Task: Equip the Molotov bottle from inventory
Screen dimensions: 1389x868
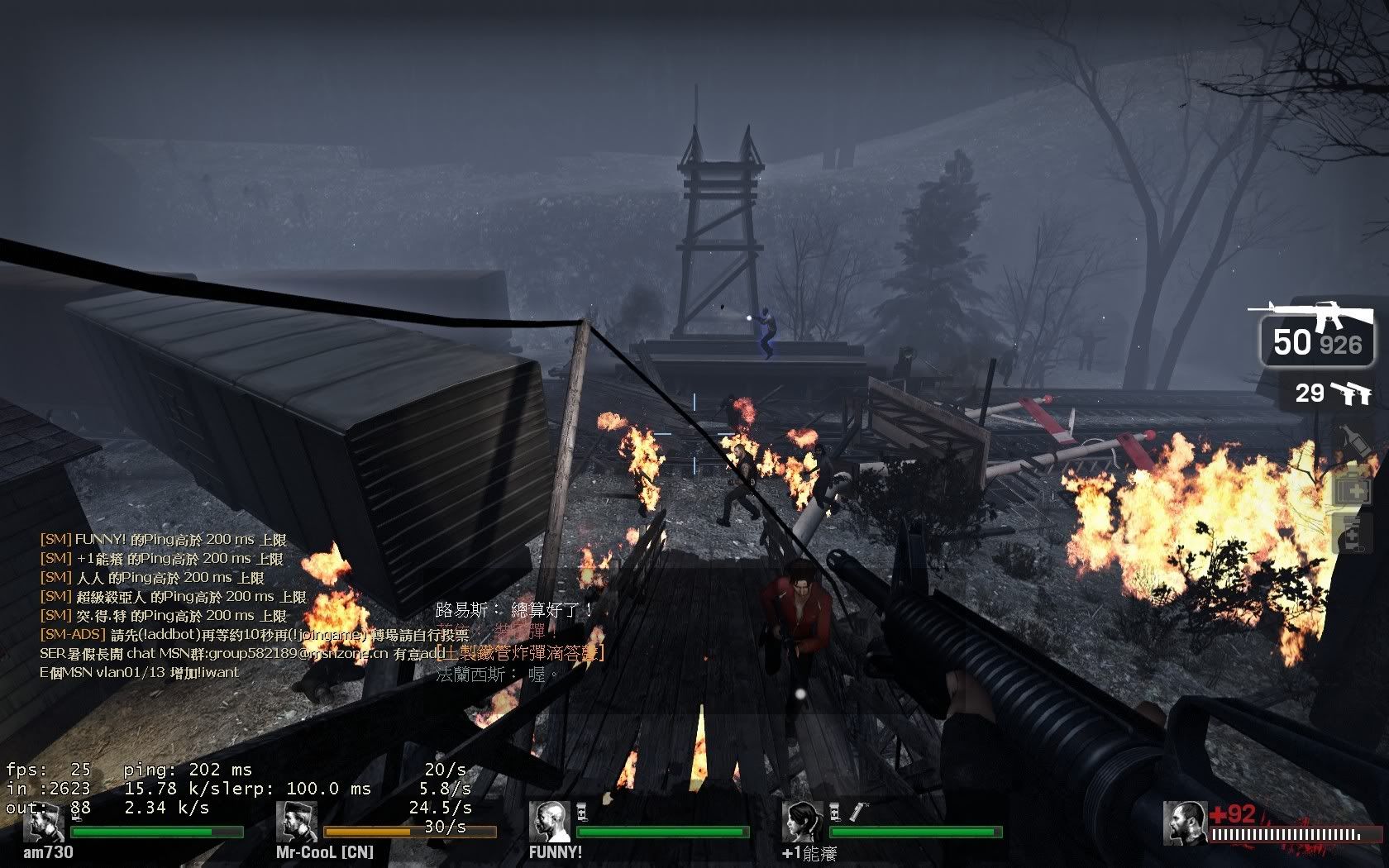Action: point(1353,443)
